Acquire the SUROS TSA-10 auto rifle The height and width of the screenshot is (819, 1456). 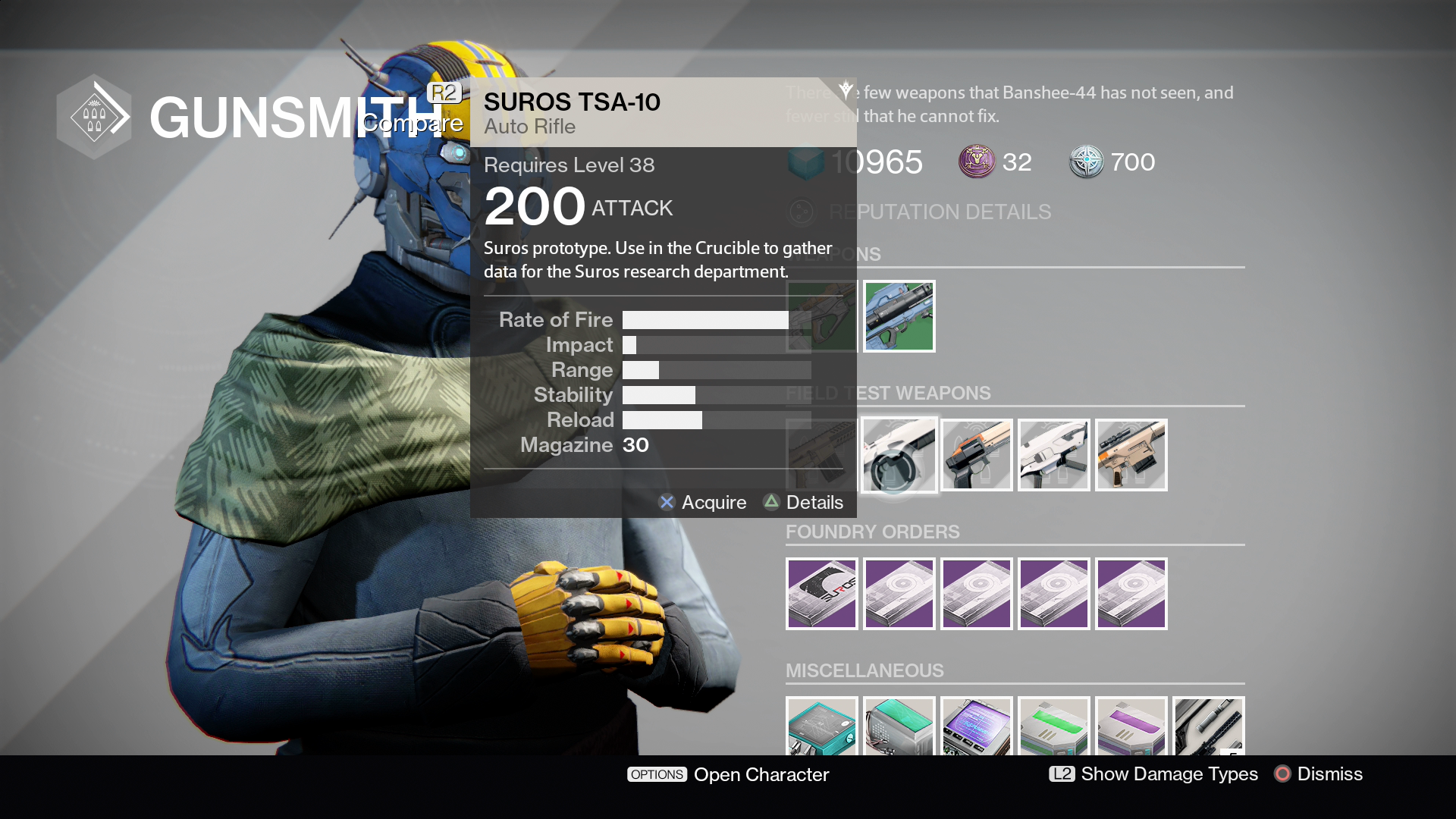tap(702, 502)
